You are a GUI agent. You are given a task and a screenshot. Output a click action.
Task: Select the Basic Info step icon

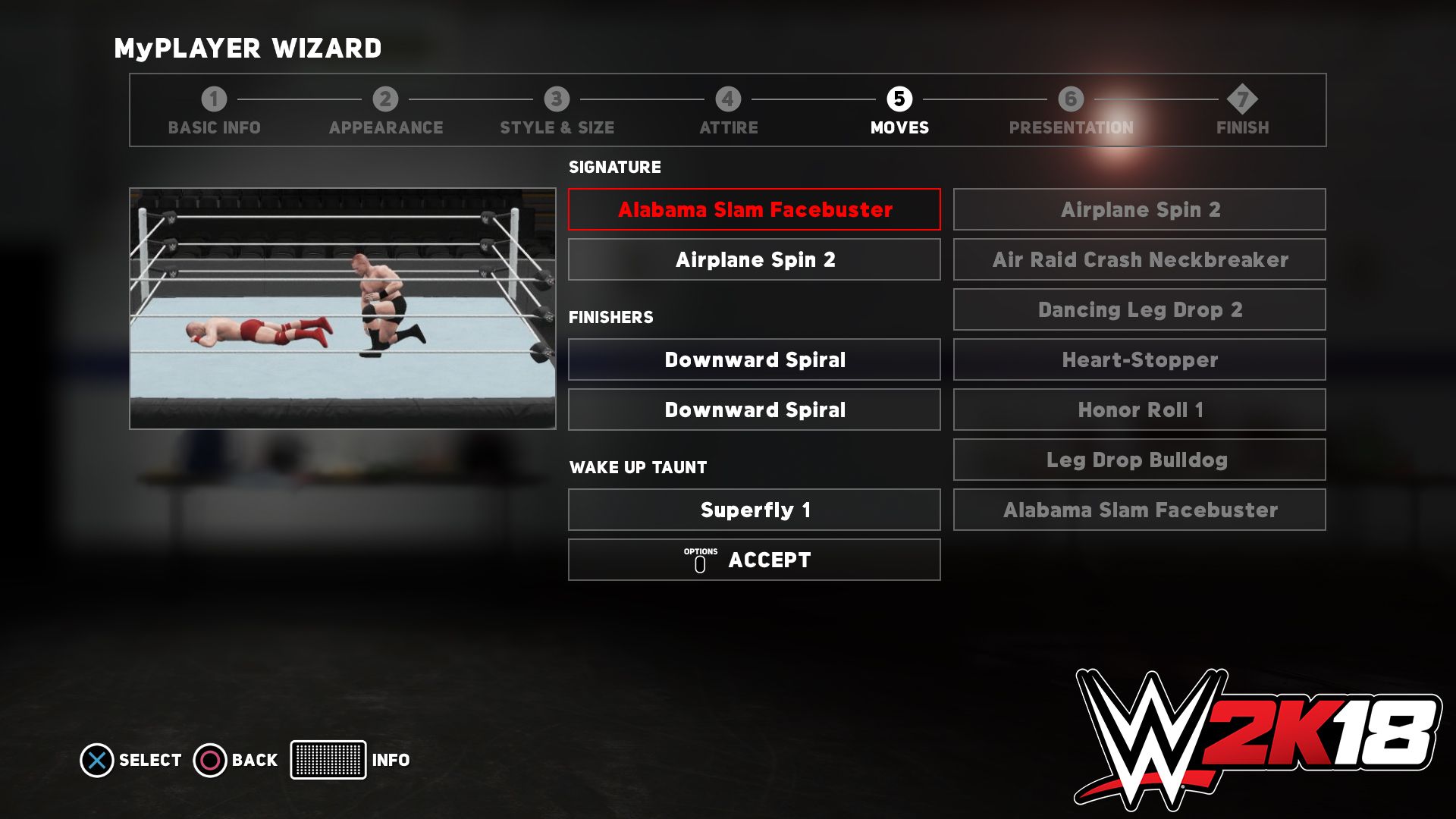click(x=214, y=98)
